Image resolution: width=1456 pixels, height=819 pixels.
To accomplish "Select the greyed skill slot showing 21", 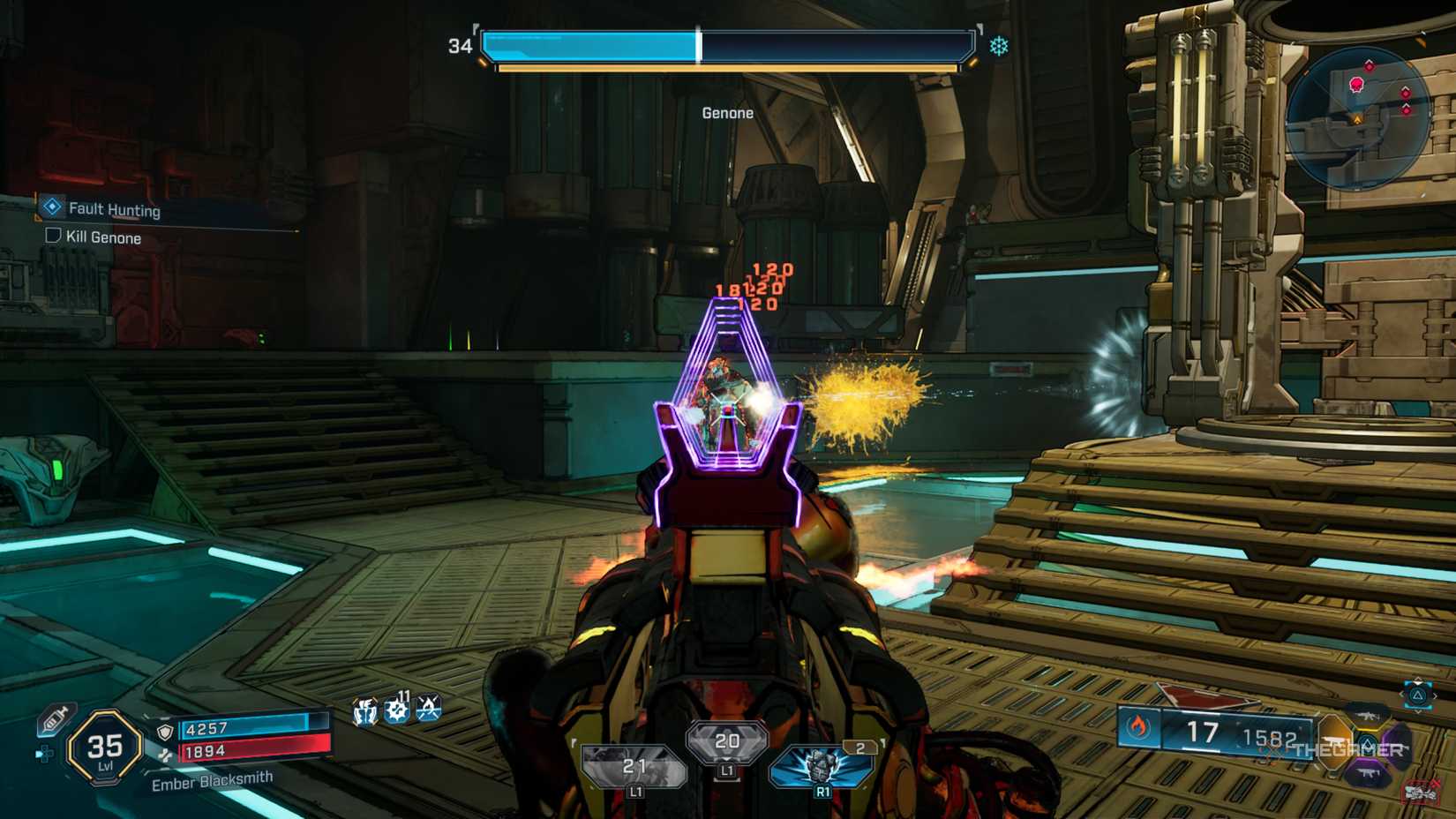I will pos(634,767).
